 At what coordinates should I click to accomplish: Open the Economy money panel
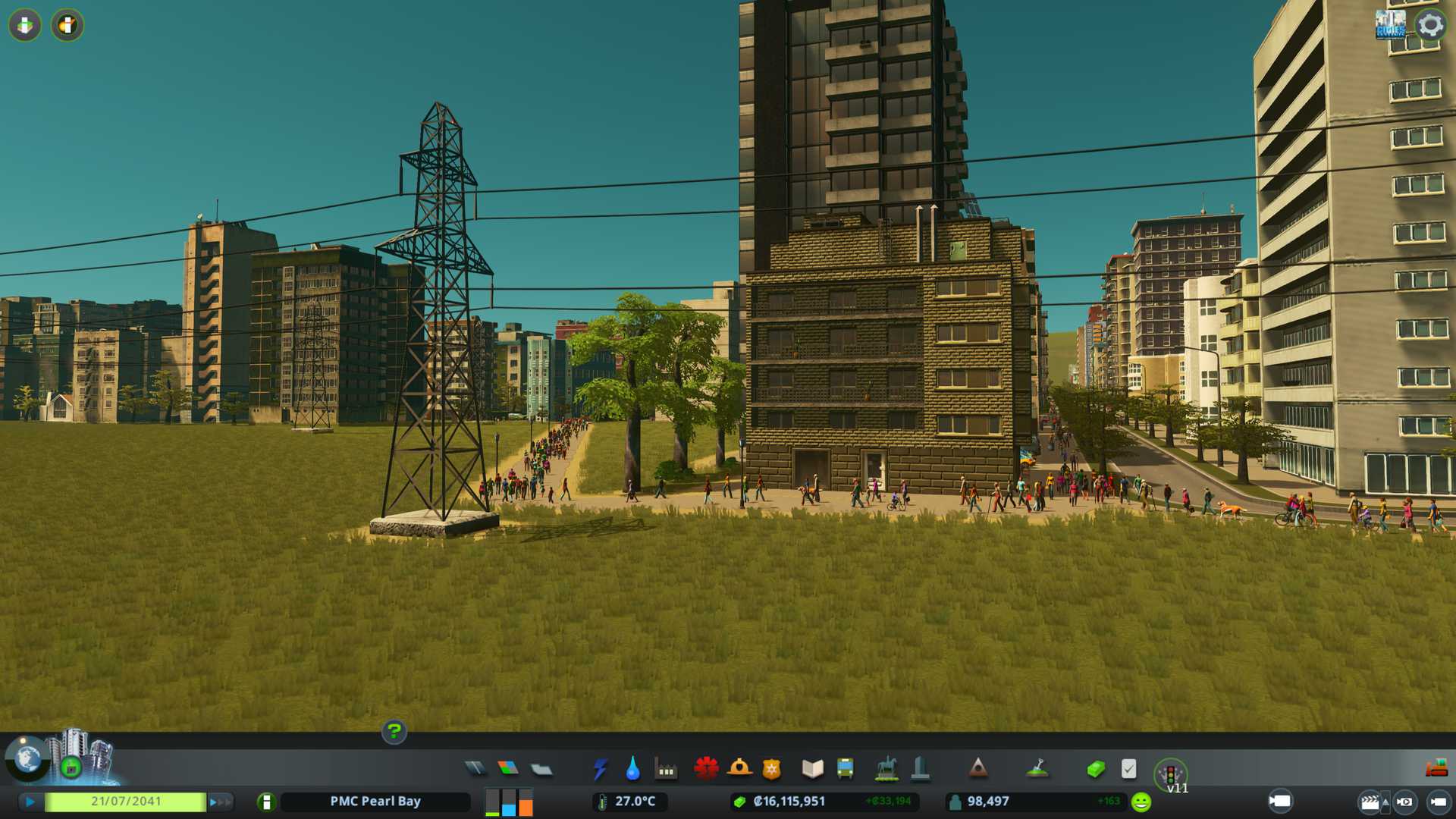click(1095, 769)
